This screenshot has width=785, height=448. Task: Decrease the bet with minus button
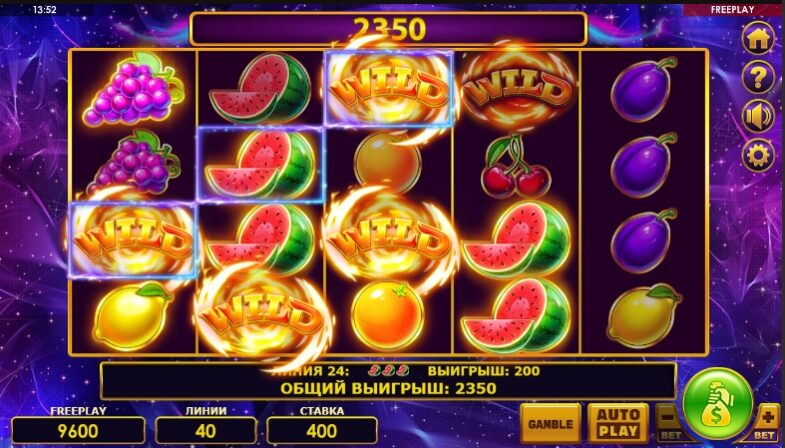(667, 422)
